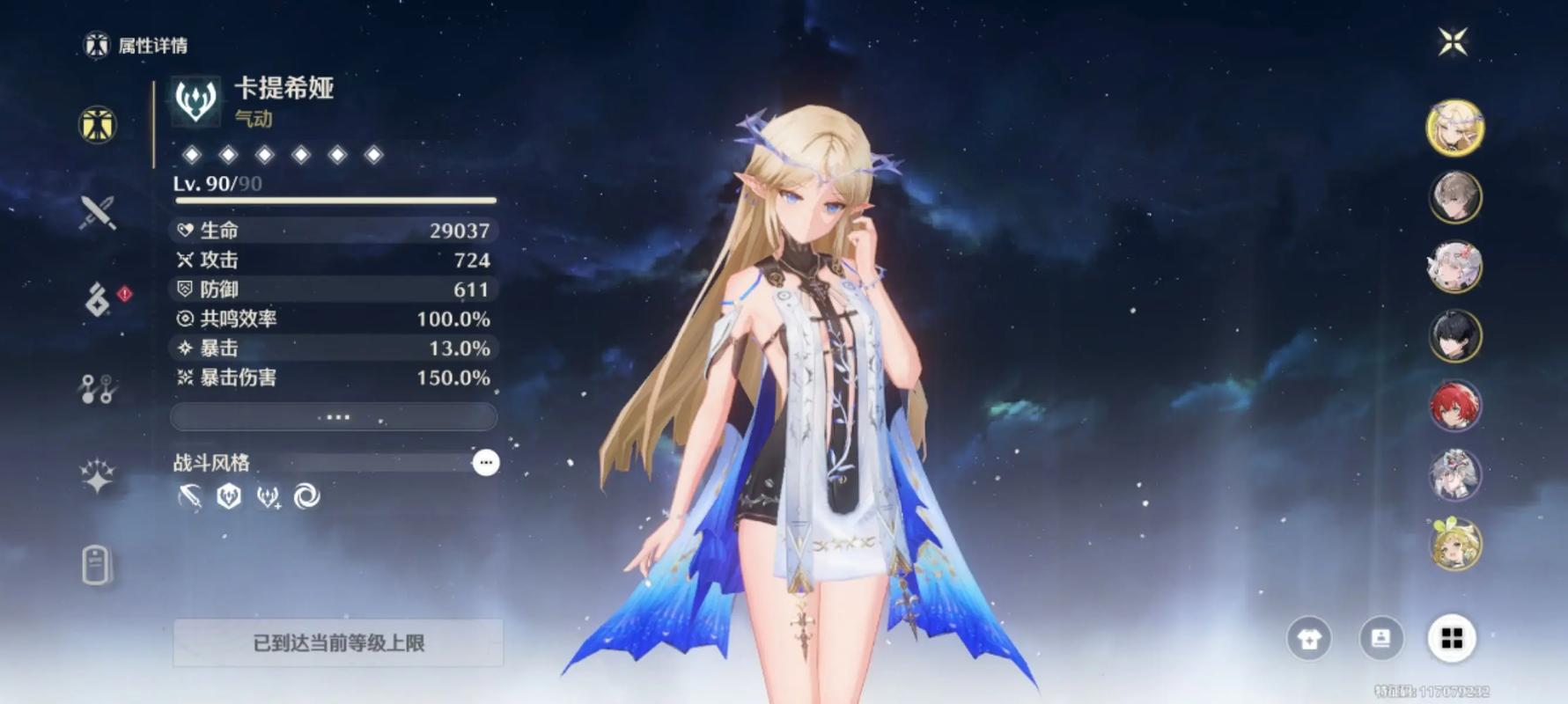Screen dimensions: 1568x704
Task: Open the four-square grid view button
Action: coord(1451,639)
